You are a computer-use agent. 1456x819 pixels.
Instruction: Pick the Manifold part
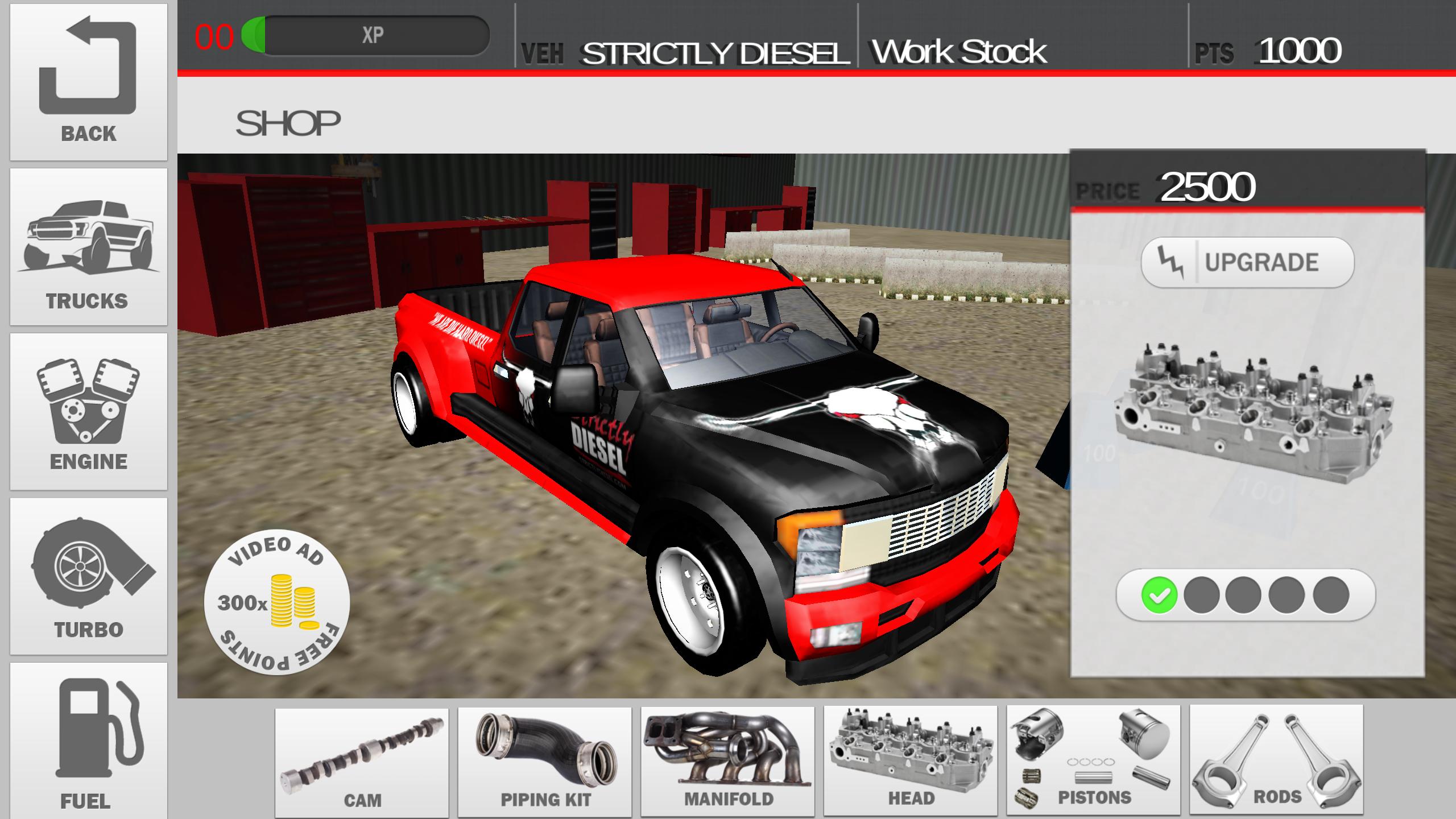click(x=727, y=762)
